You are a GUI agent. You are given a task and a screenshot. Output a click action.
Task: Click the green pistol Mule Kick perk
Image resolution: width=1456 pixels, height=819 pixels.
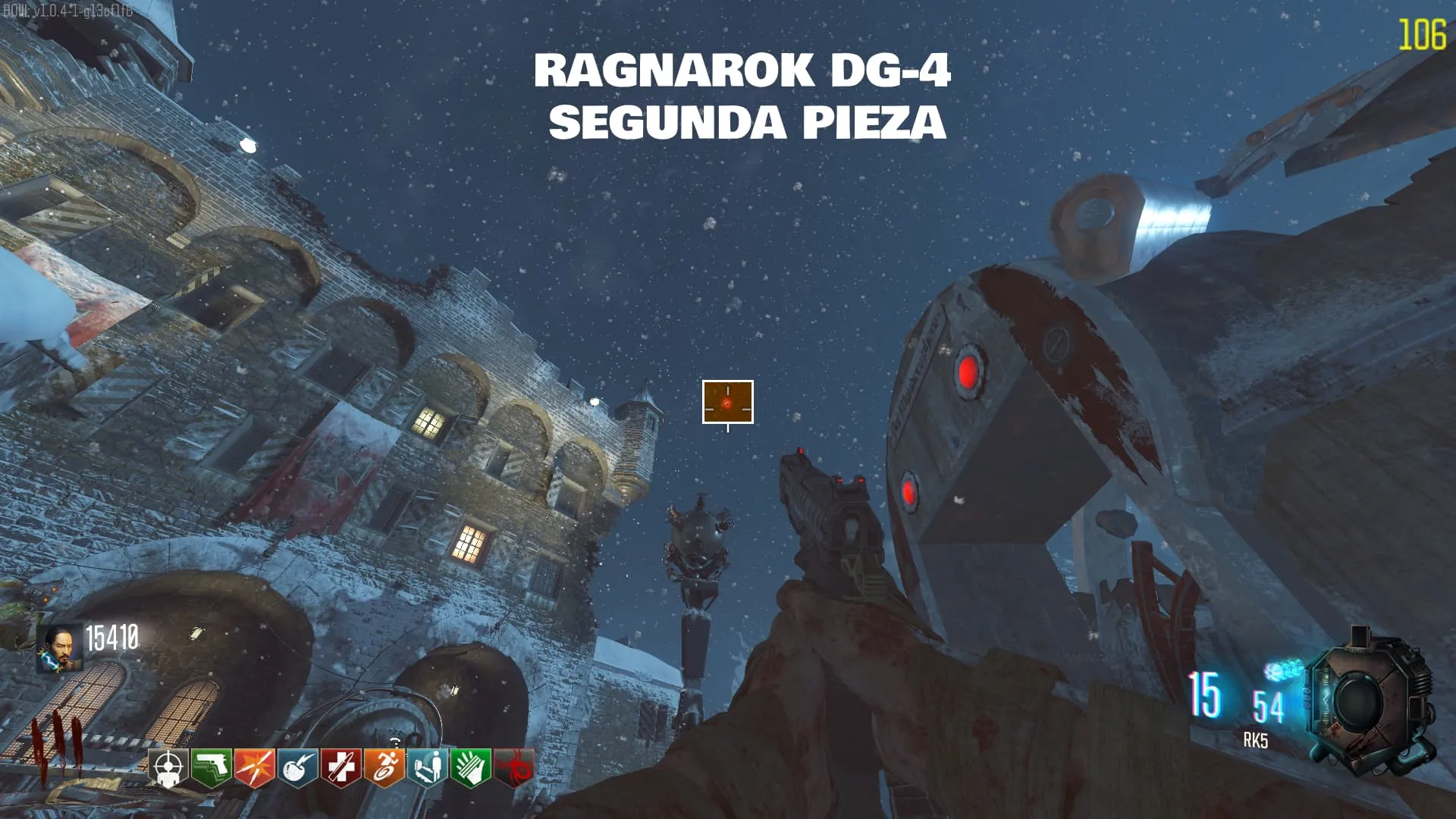211,768
